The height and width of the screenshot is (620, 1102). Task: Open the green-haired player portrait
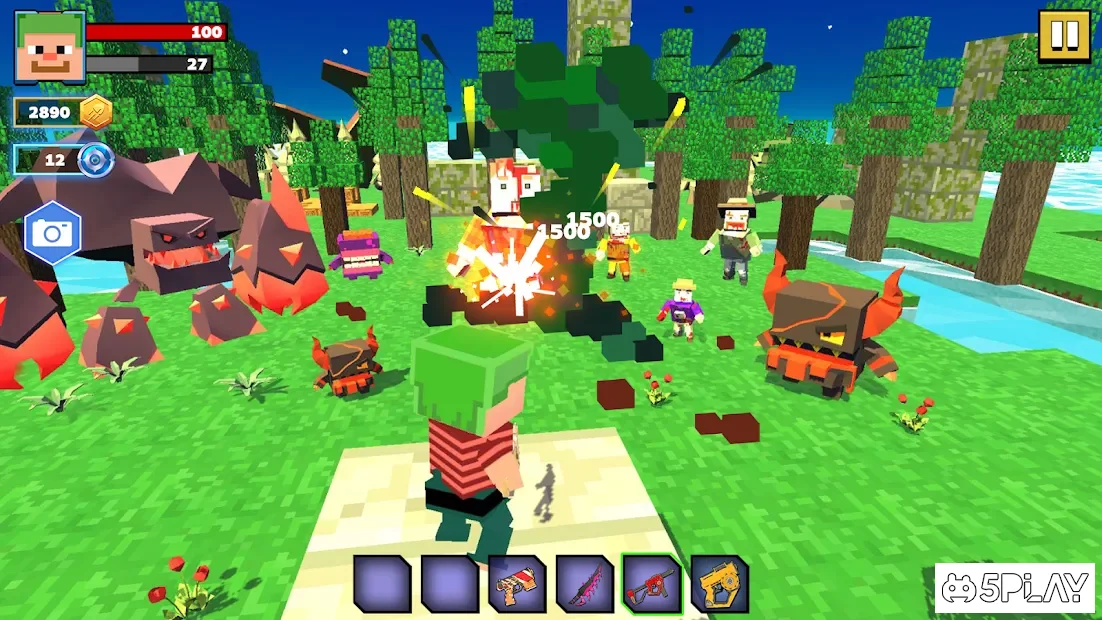click(49, 46)
